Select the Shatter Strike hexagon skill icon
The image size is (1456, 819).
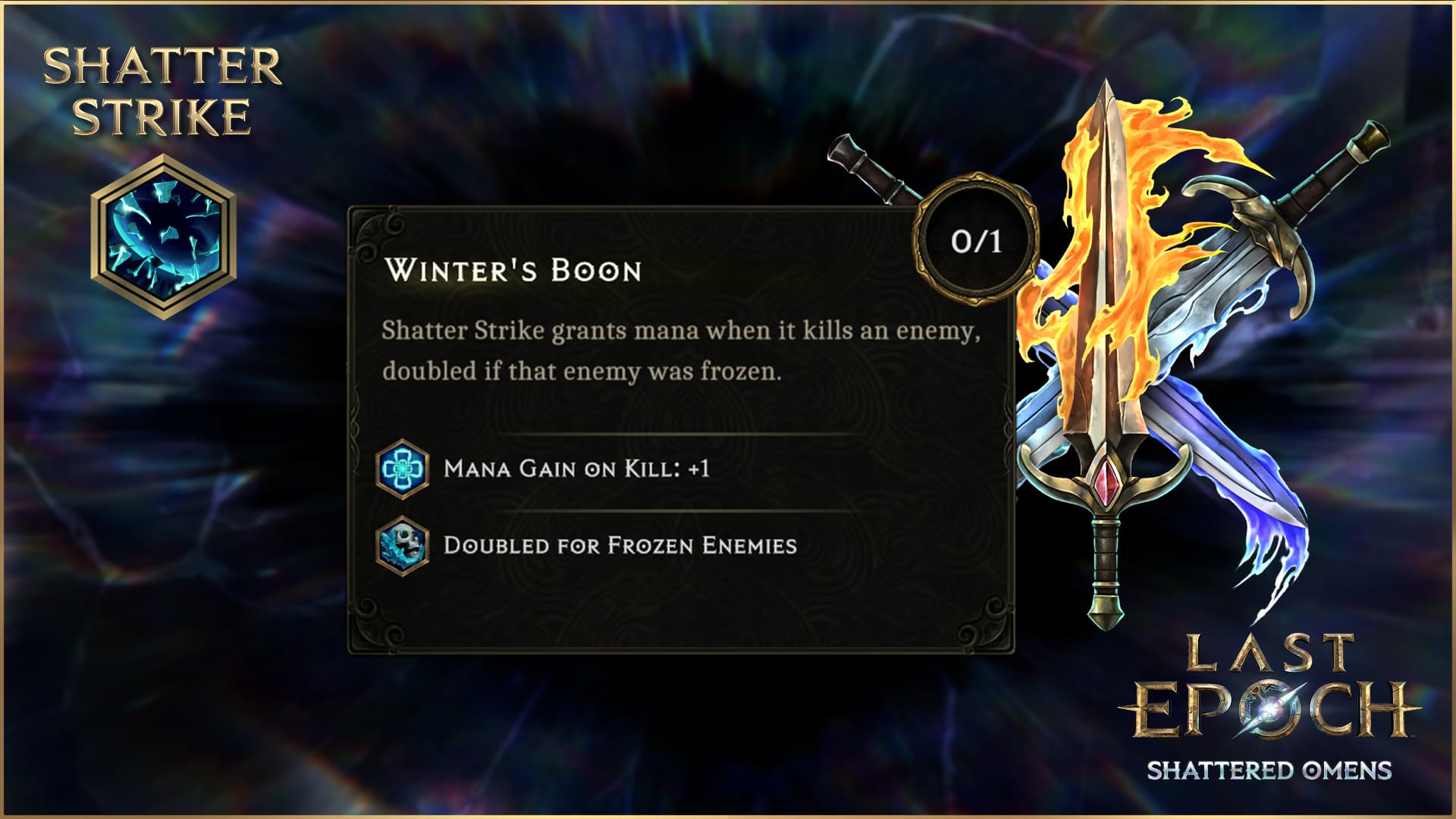pyautogui.click(x=163, y=237)
